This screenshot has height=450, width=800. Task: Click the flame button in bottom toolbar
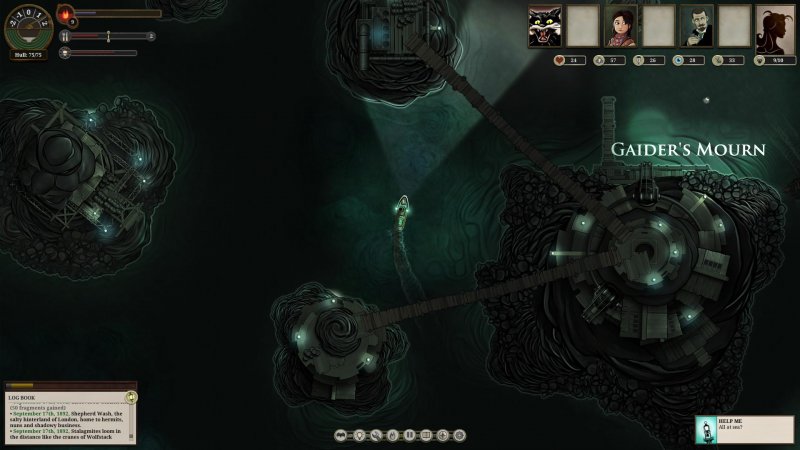pos(392,435)
